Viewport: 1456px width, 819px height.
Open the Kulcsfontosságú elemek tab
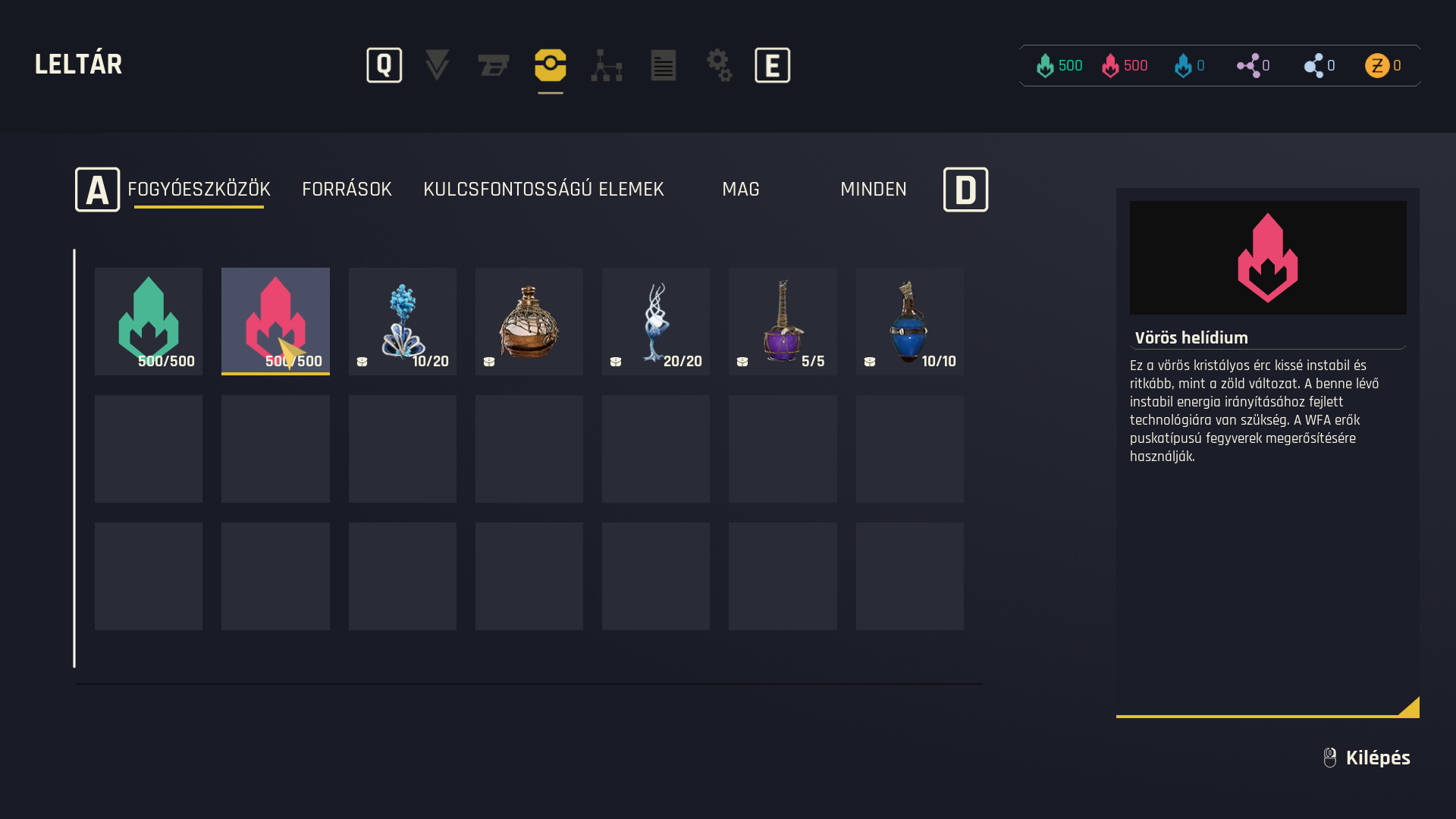543,190
